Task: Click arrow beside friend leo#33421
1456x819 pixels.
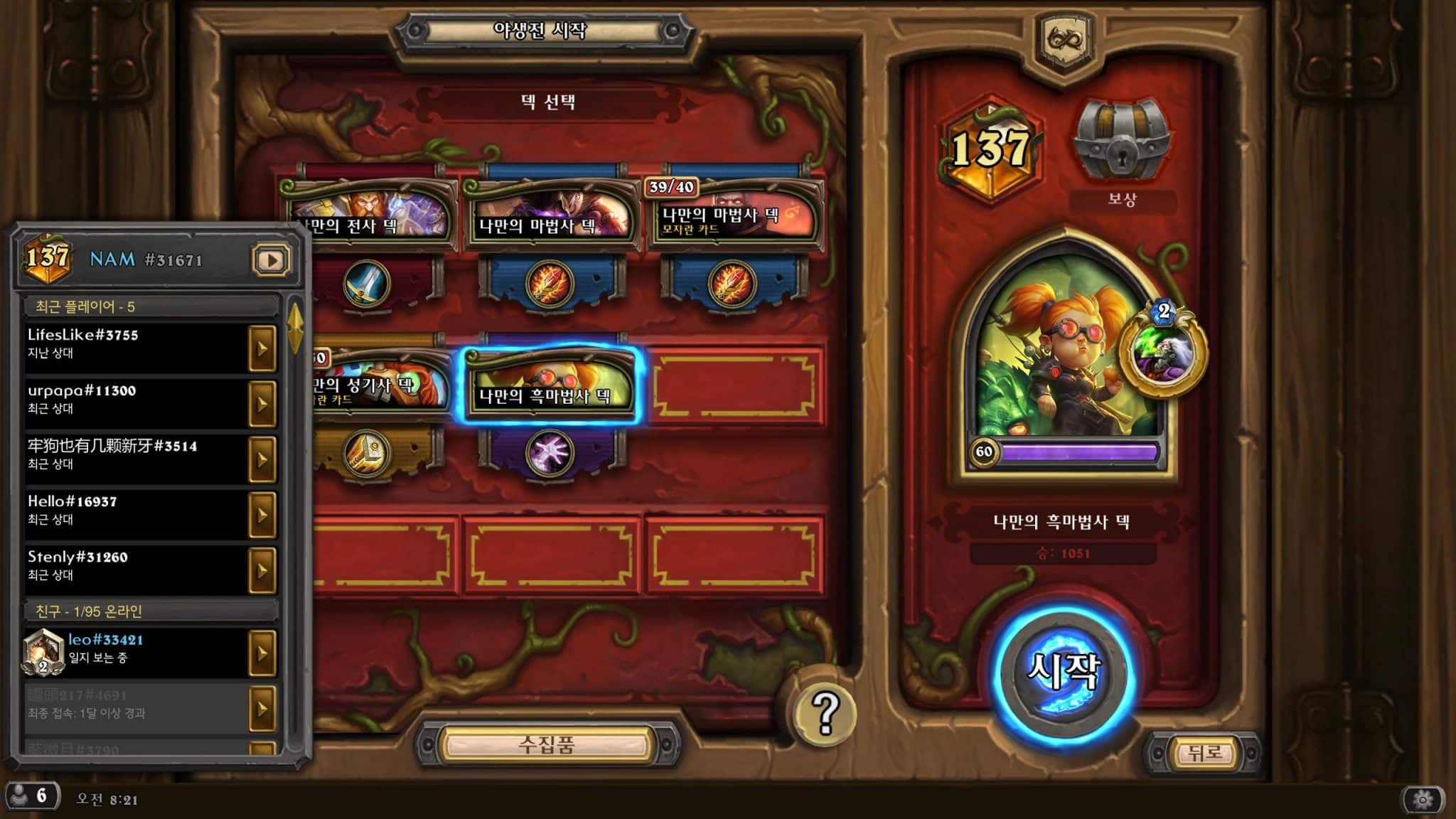Action: coord(262,653)
